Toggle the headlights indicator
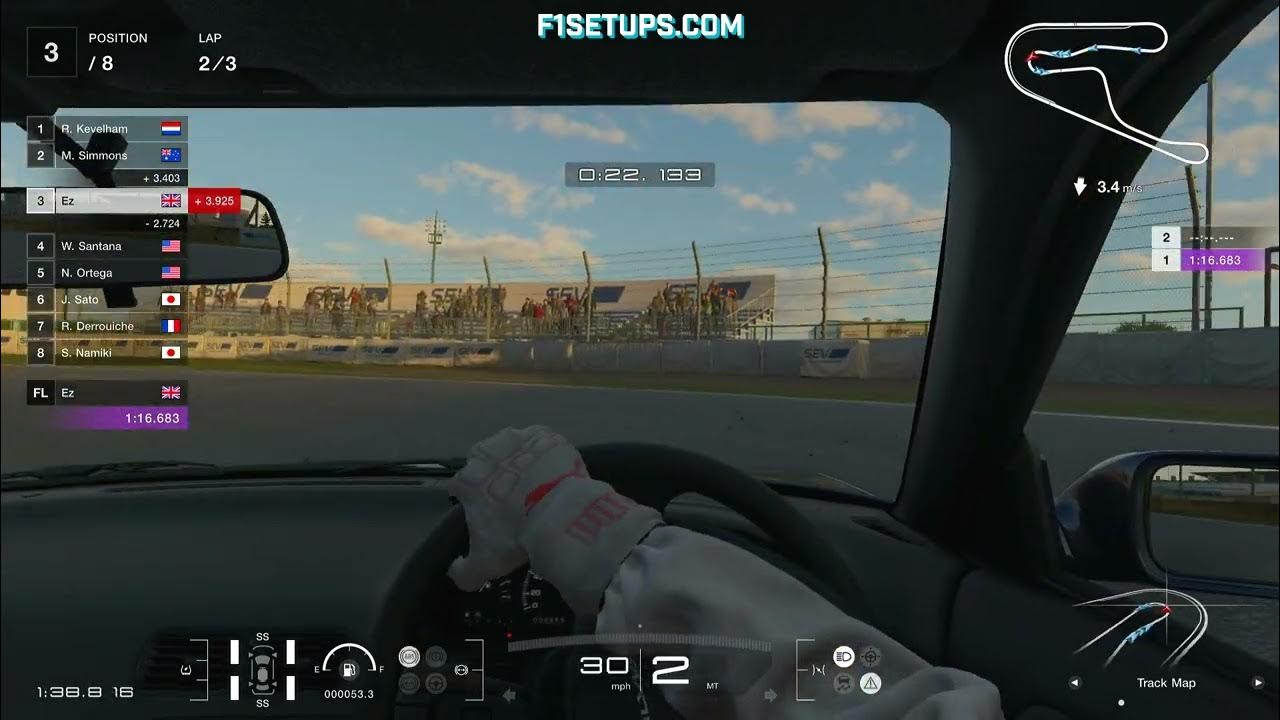 pyautogui.click(x=843, y=656)
